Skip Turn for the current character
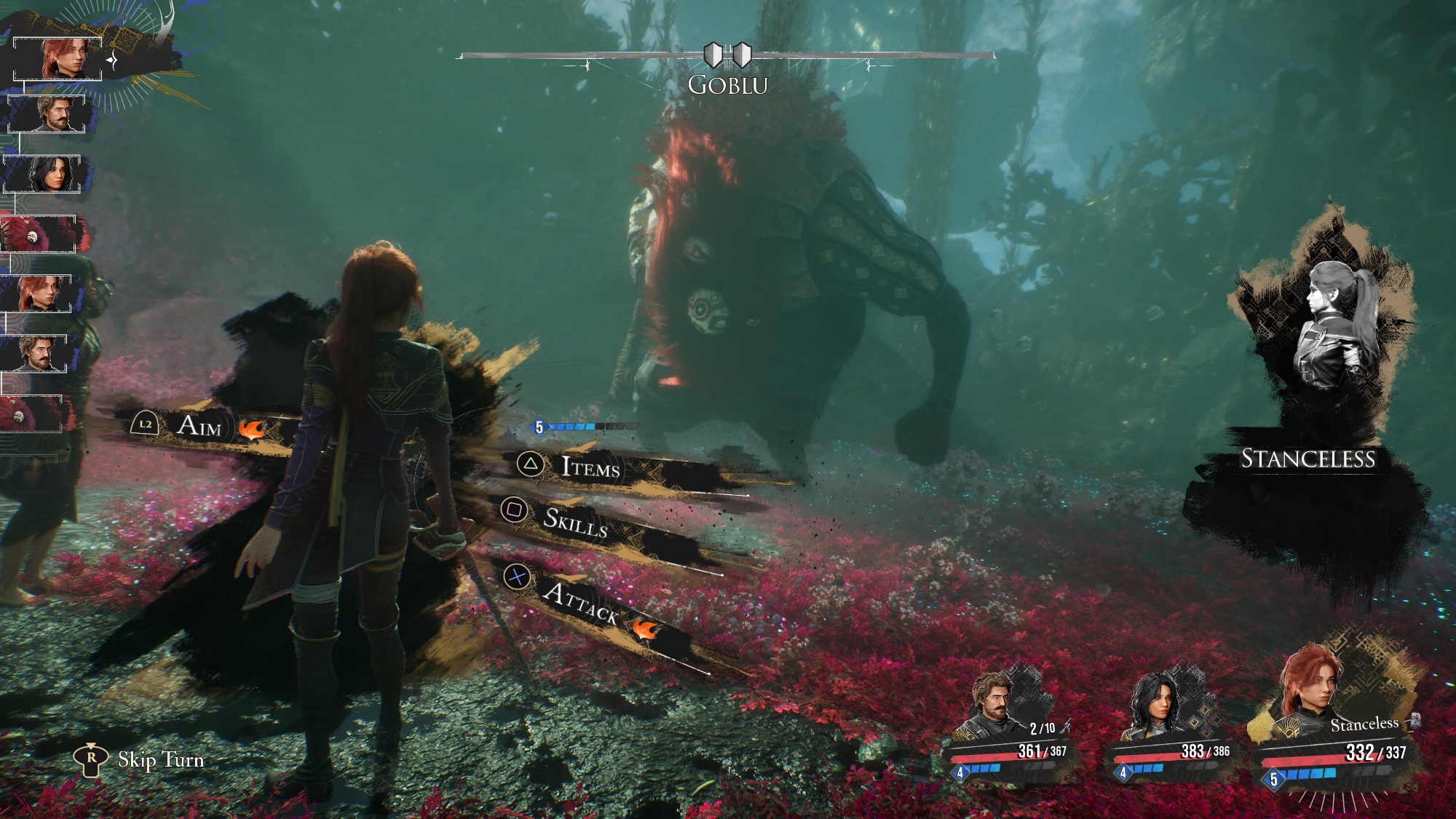The image size is (1456, 819). (160, 759)
